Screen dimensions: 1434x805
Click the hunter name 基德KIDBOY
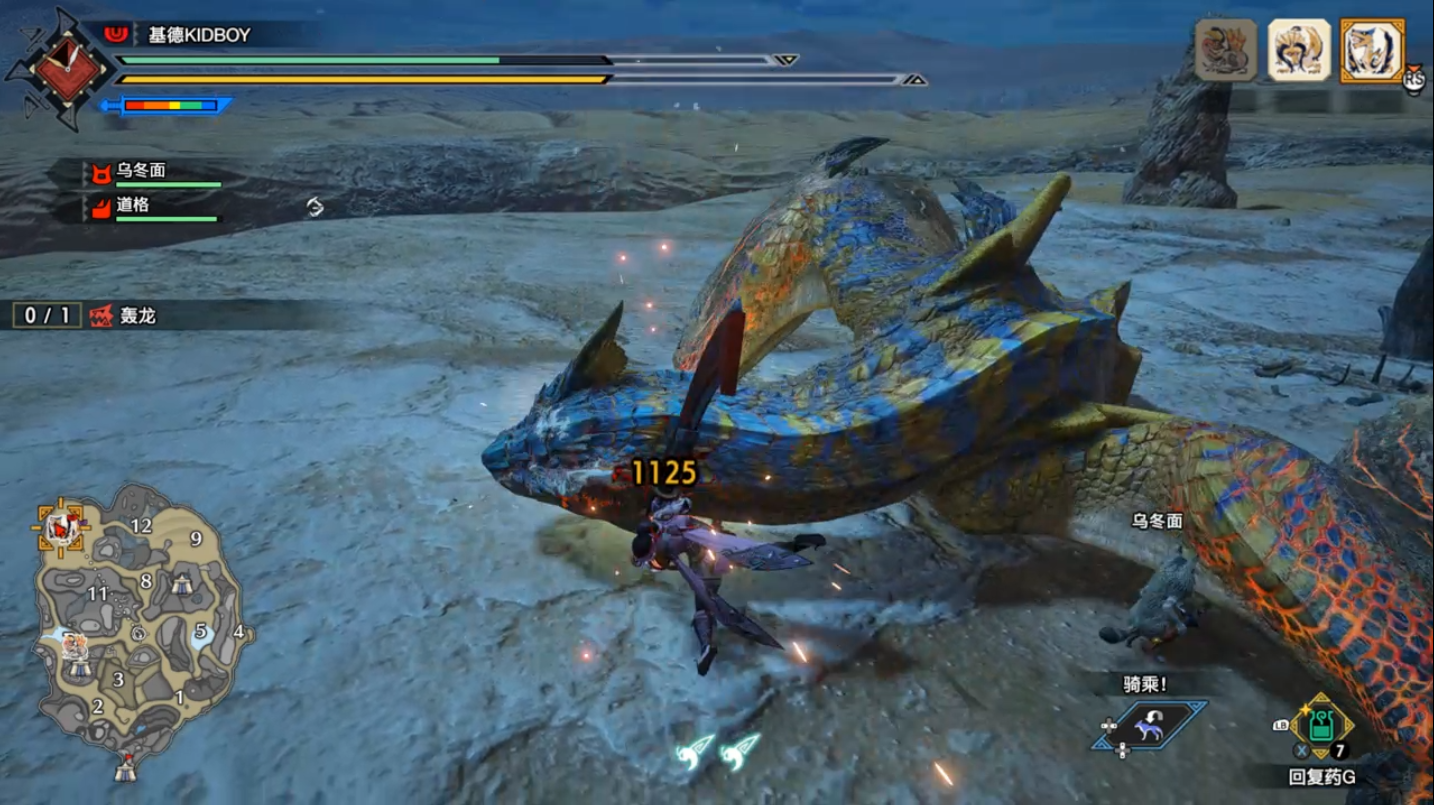[x=199, y=35]
